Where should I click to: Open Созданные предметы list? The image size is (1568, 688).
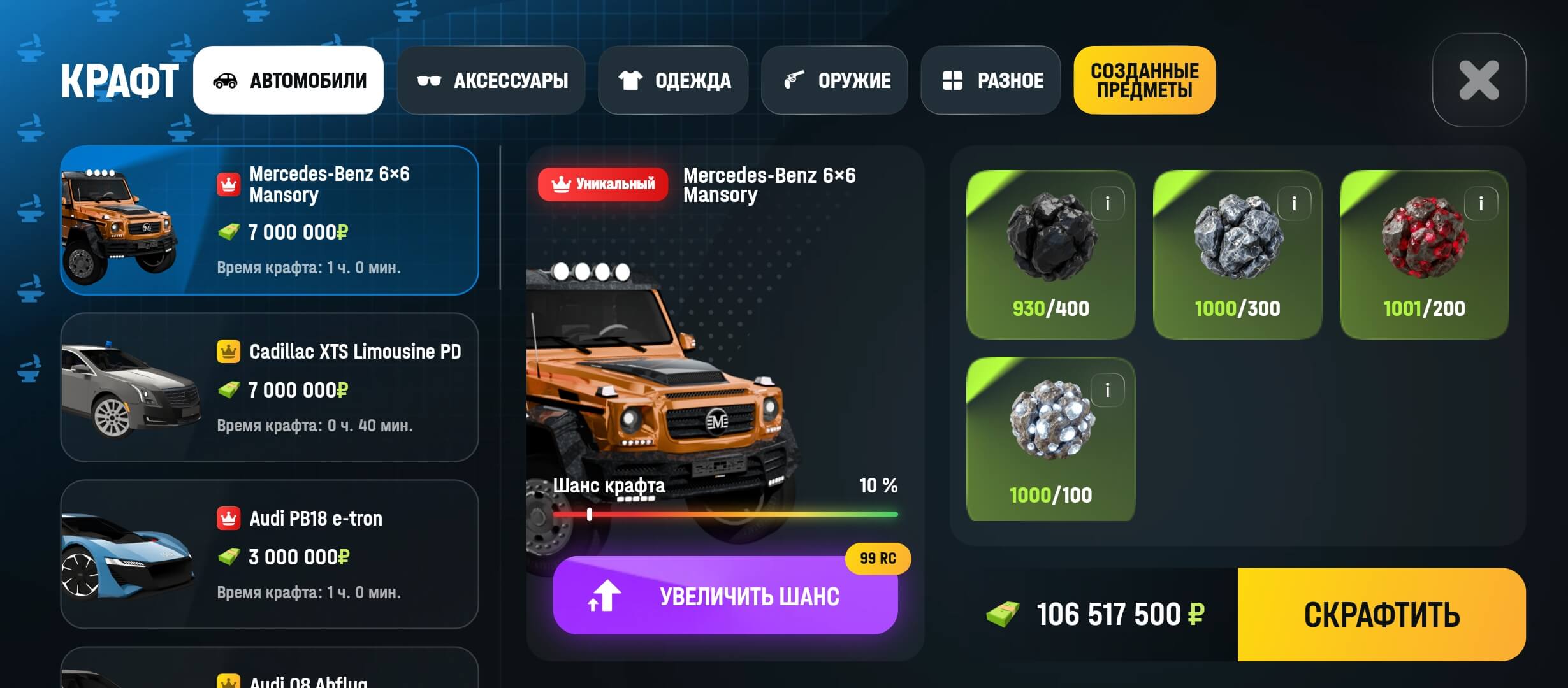coord(1144,80)
